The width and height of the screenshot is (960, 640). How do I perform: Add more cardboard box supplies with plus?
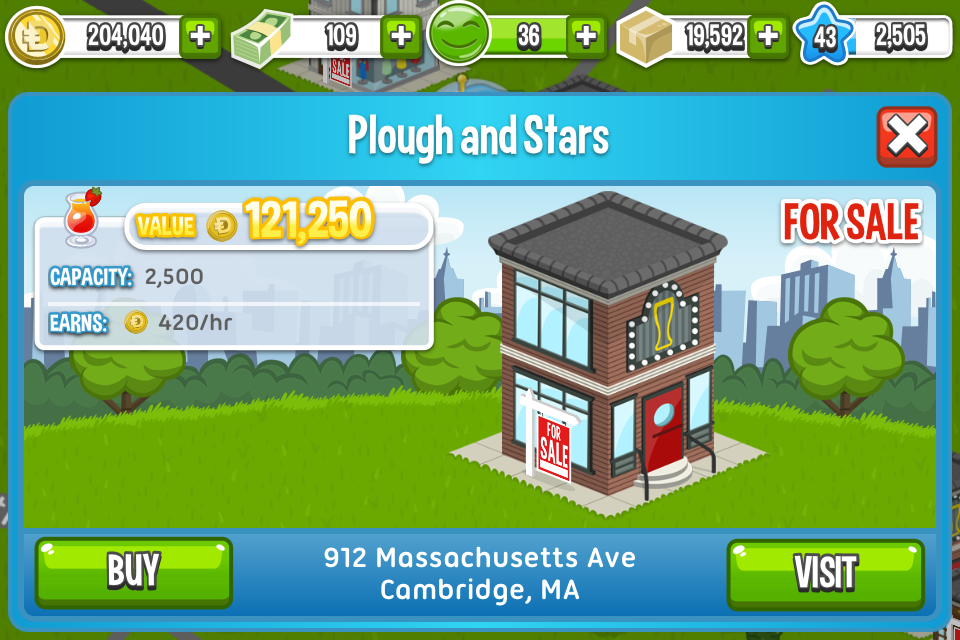[x=768, y=37]
